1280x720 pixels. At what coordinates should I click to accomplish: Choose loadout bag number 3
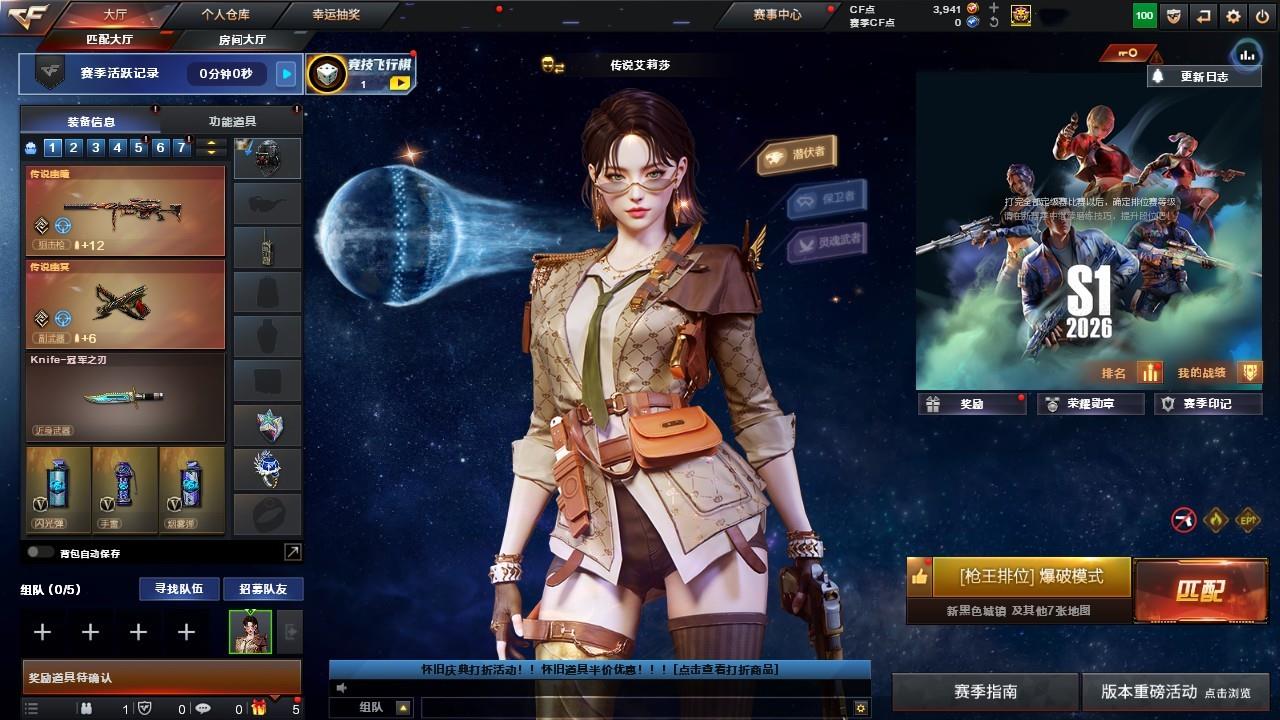coord(95,148)
